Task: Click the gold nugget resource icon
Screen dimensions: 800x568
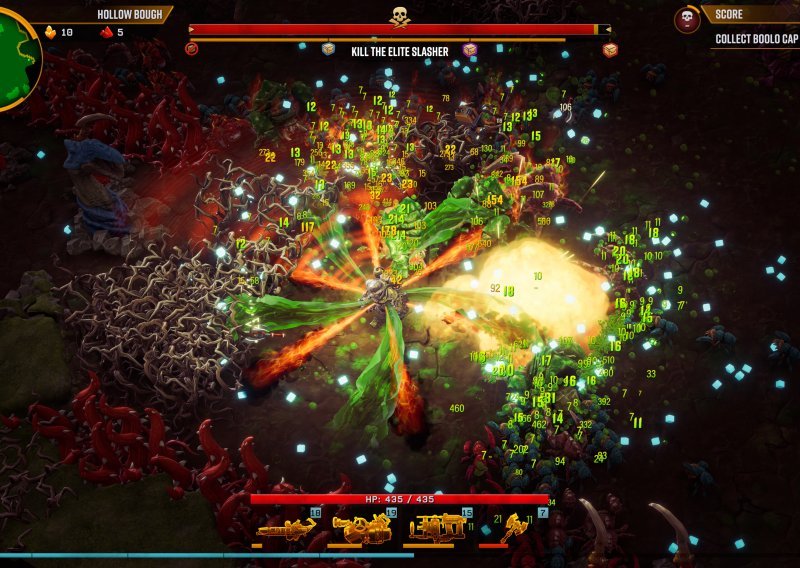Action: click(x=51, y=32)
